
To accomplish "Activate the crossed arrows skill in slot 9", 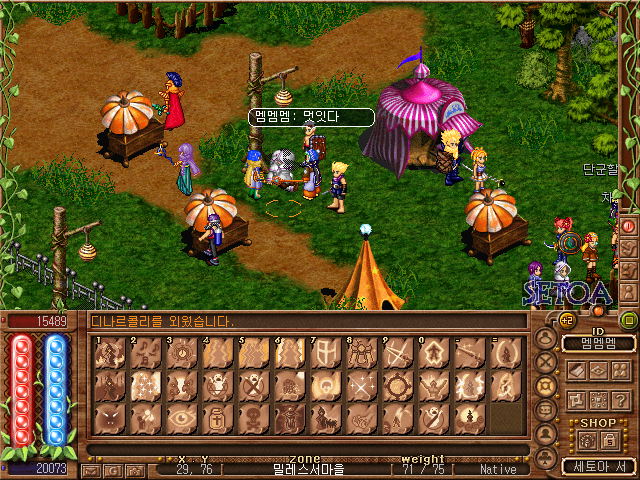I will tap(397, 353).
